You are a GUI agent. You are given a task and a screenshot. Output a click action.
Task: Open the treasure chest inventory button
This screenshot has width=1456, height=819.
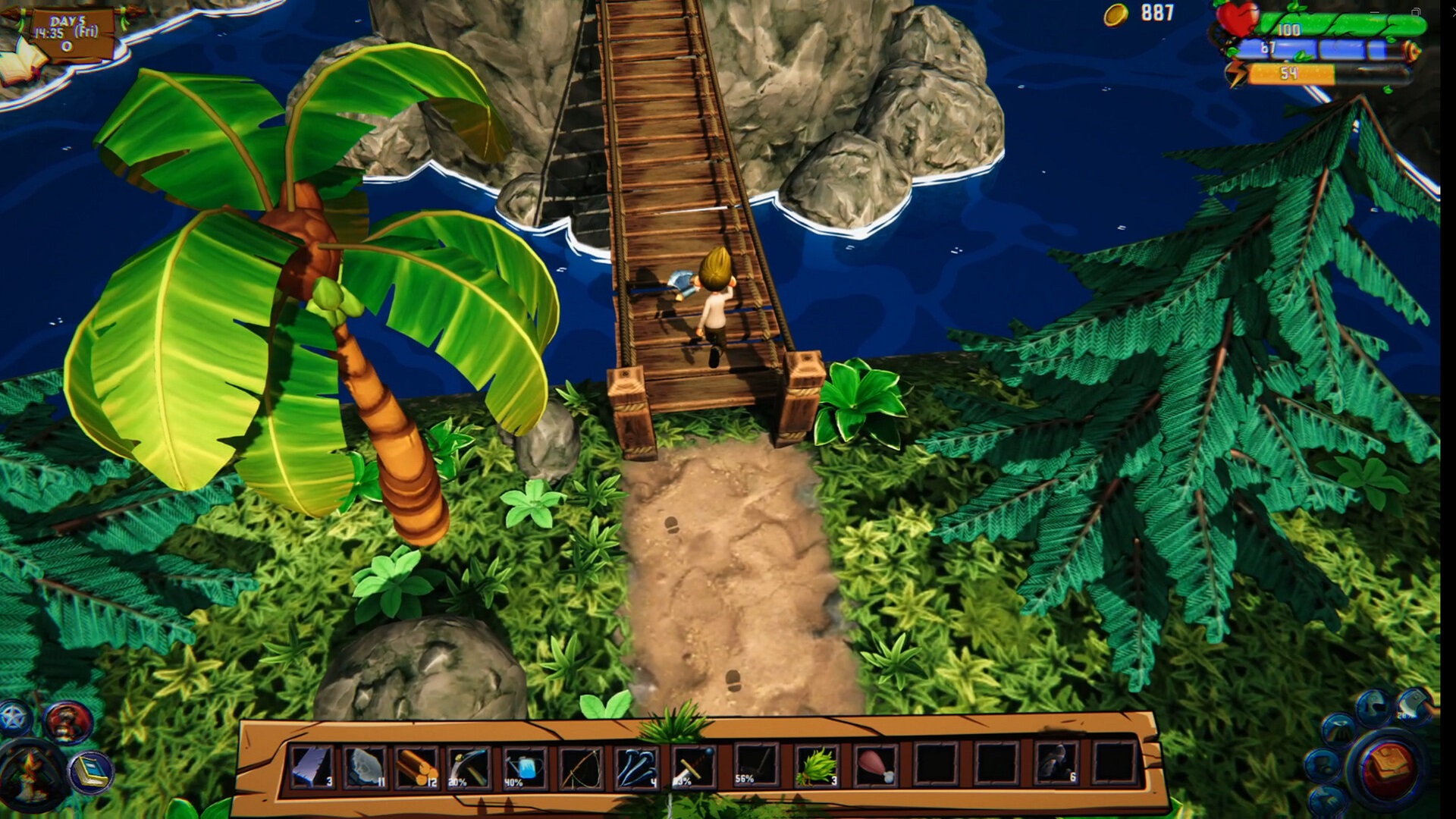pyautogui.click(x=1389, y=767)
